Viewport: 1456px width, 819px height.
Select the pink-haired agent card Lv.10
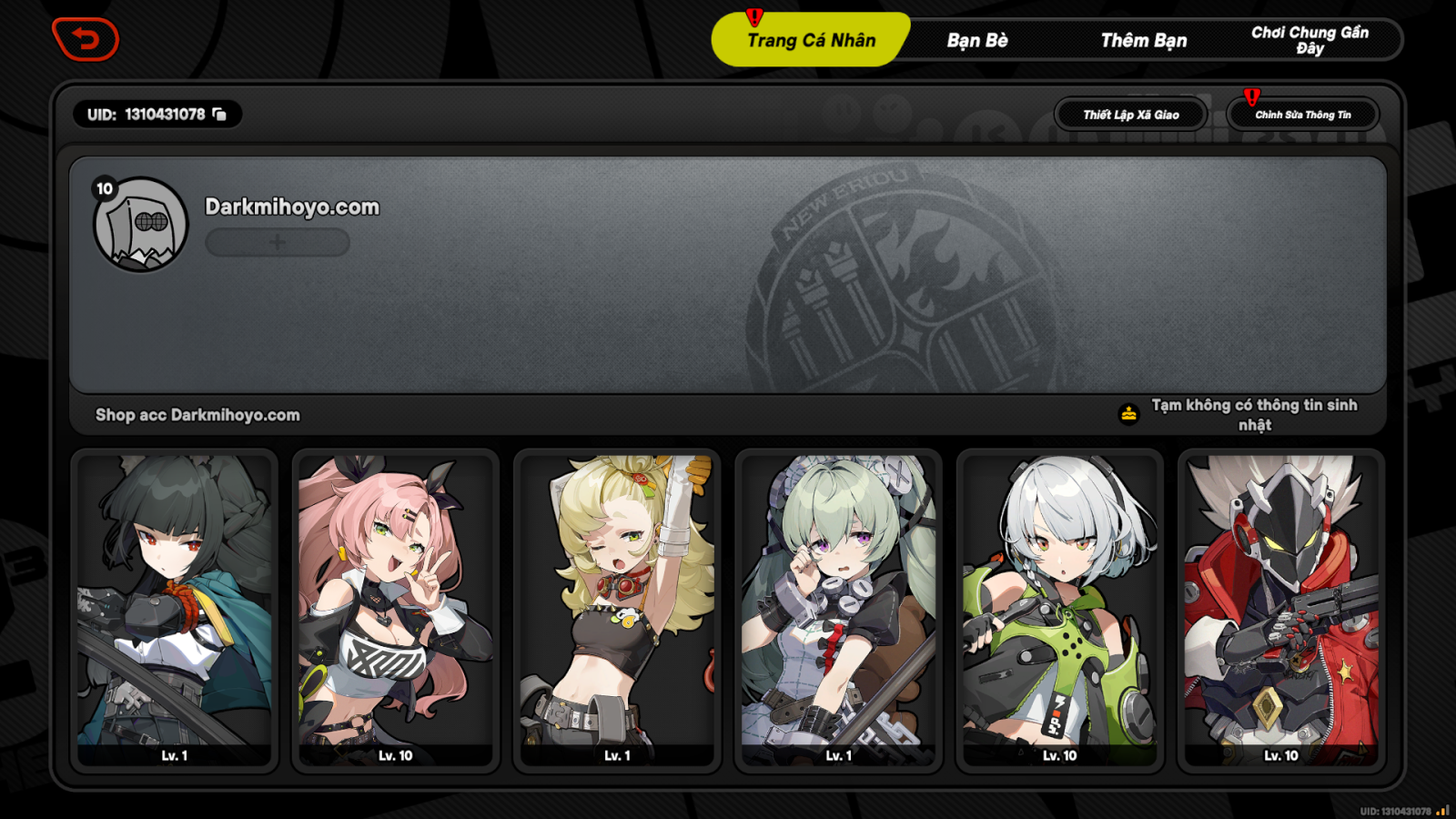(395, 610)
